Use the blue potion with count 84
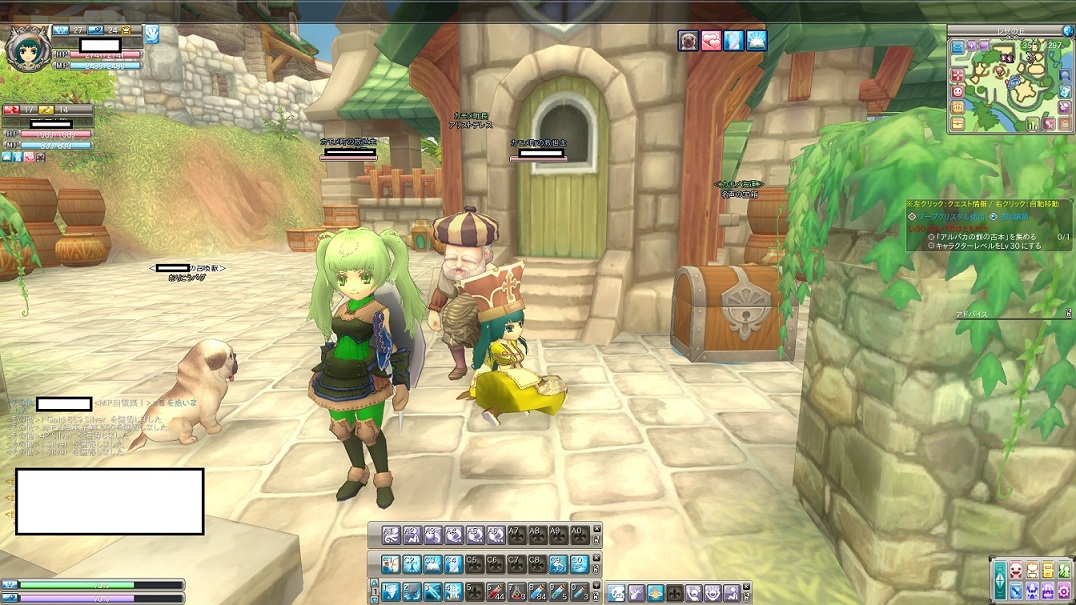Viewport: 1076px width, 605px height. pyautogui.click(x=537, y=592)
